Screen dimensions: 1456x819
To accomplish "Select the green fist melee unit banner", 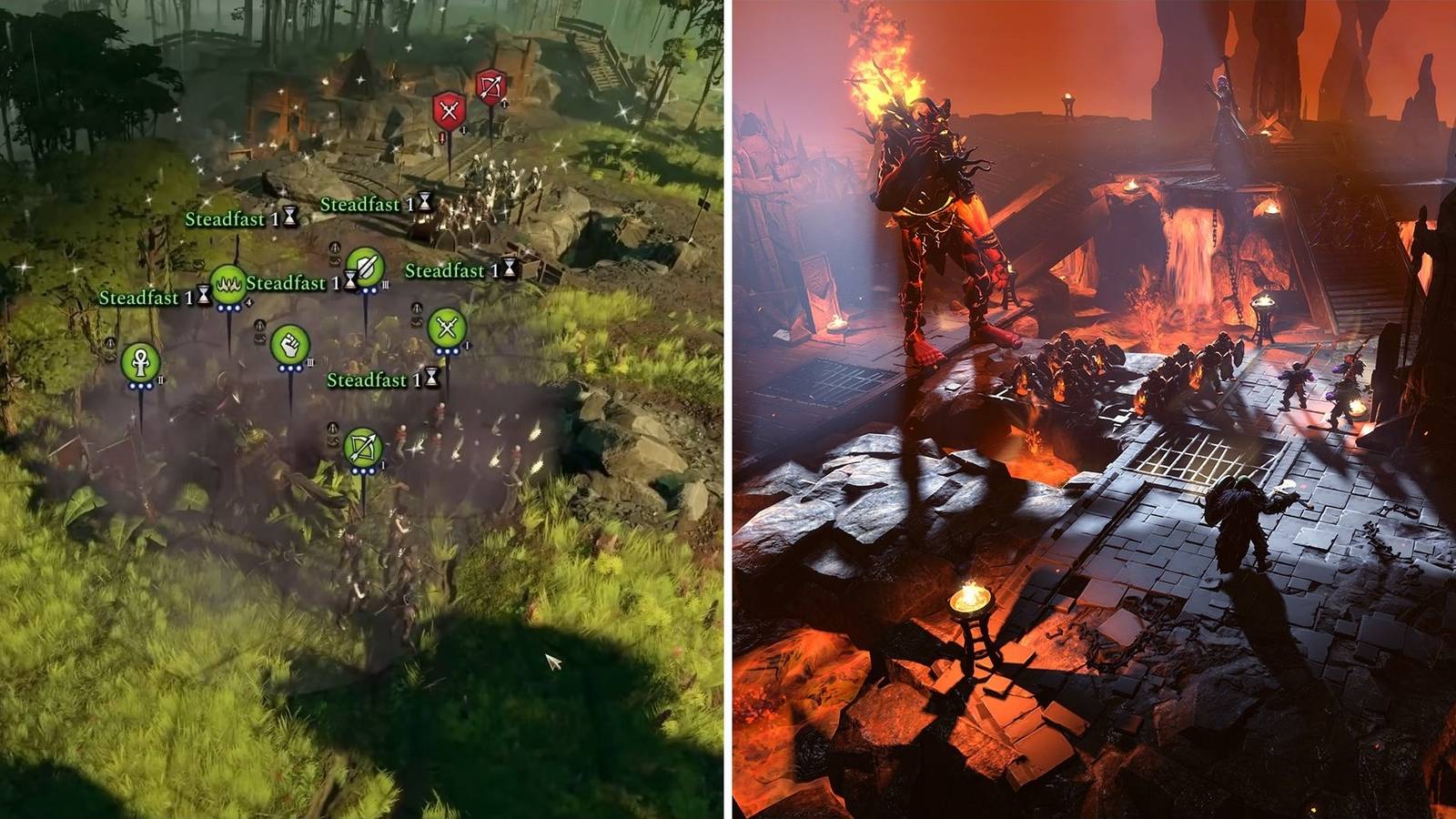I will (x=291, y=344).
